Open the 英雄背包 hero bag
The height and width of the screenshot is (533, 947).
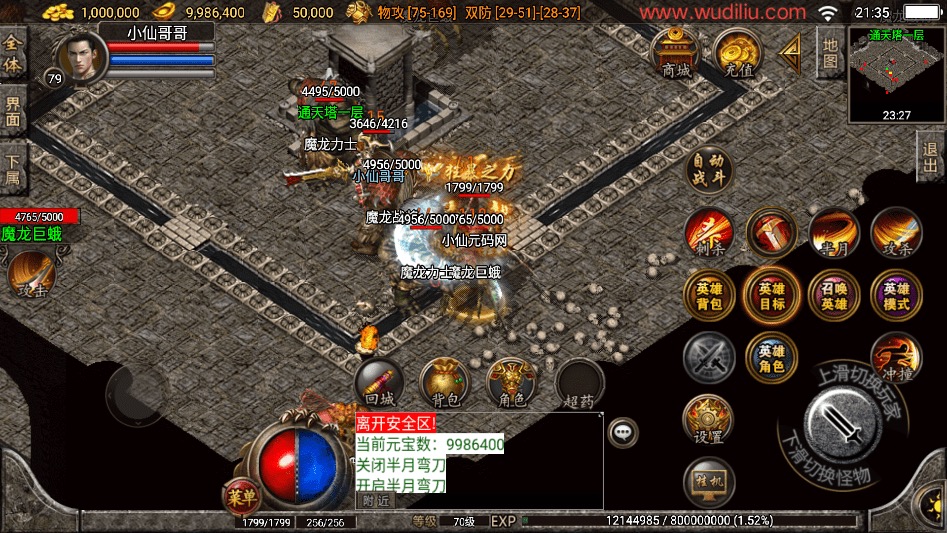click(x=709, y=295)
